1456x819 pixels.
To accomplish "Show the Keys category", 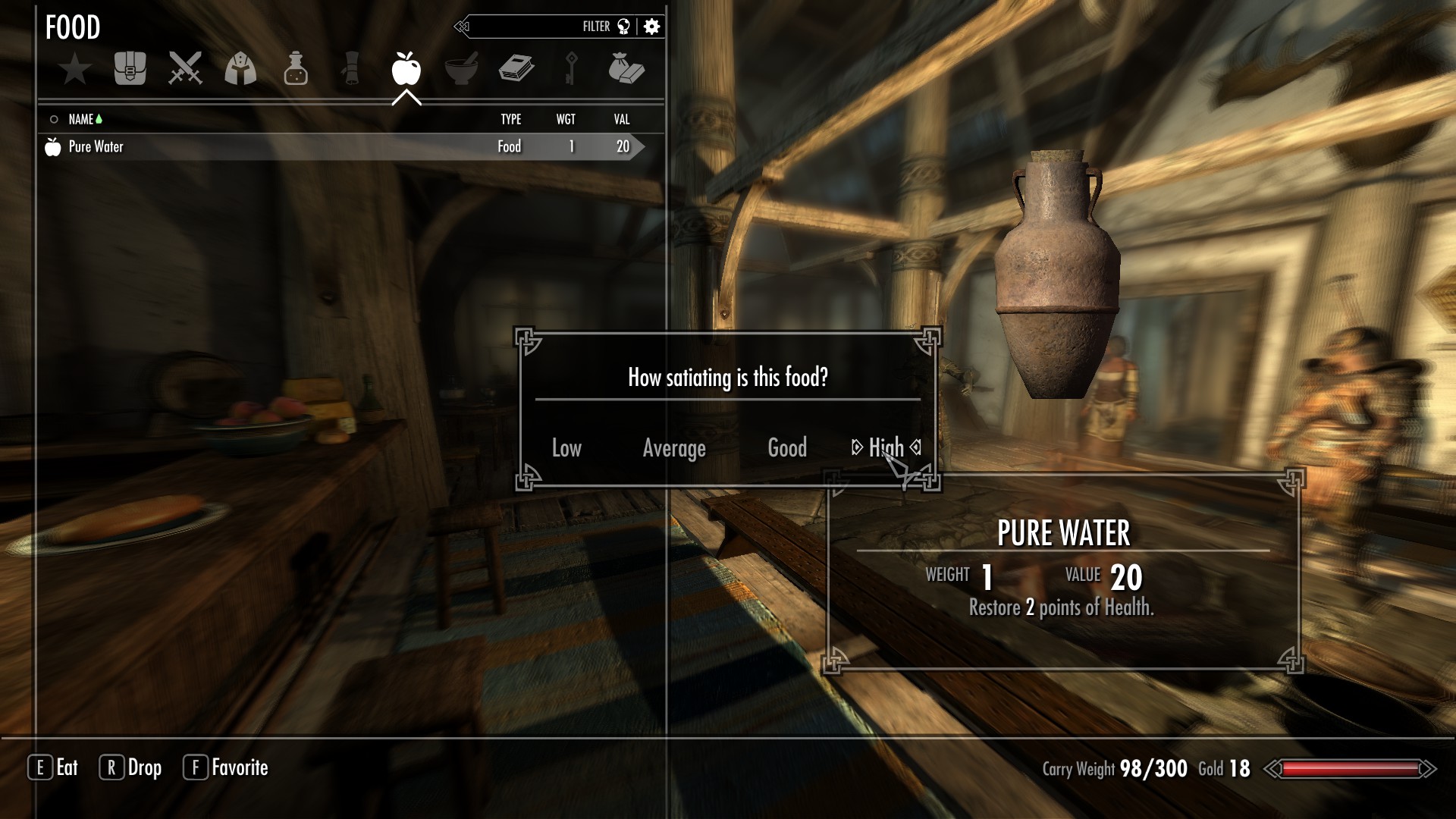I will [571, 69].
